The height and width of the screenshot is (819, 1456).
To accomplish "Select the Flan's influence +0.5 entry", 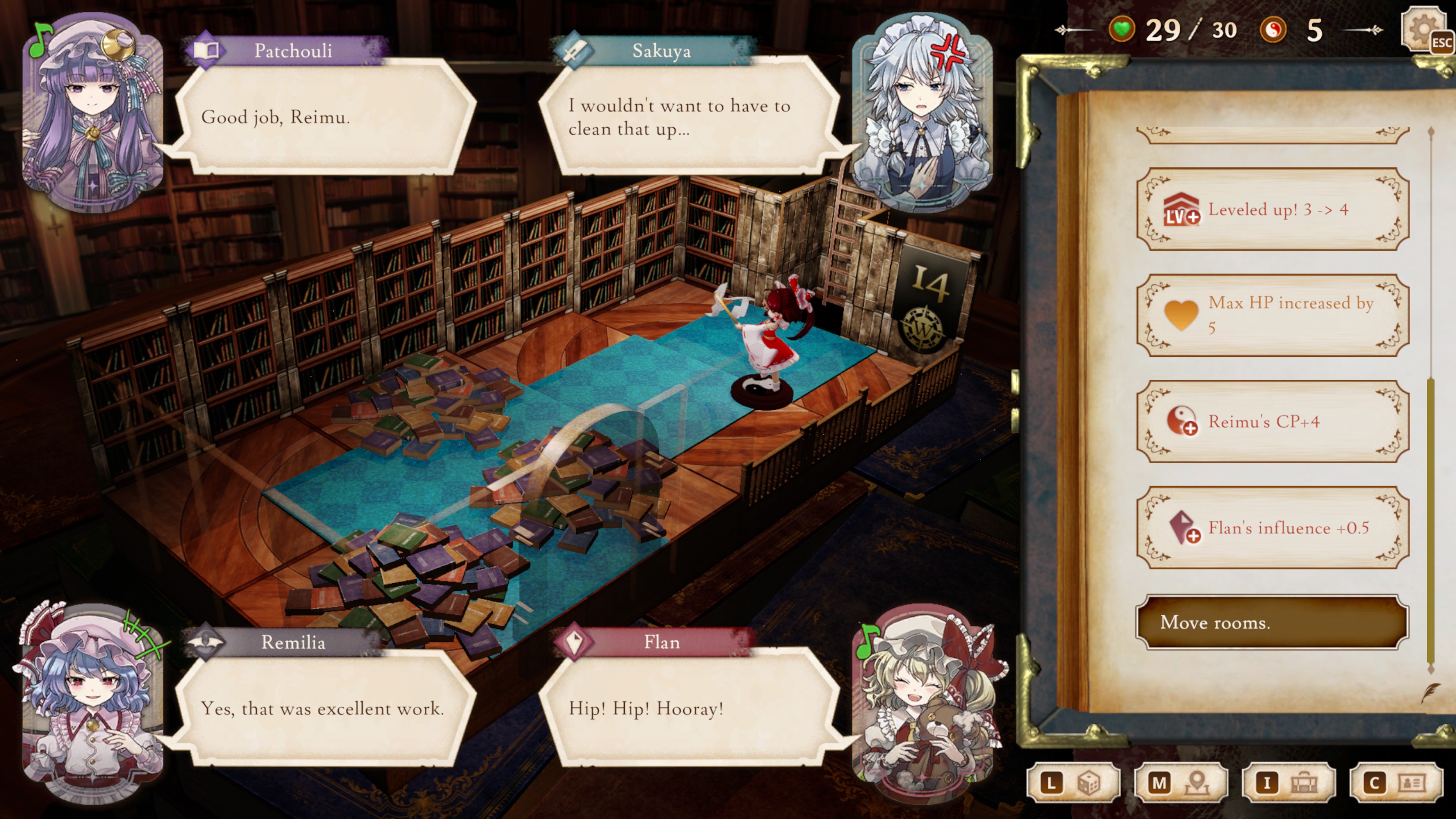I will coord(1272,528).
